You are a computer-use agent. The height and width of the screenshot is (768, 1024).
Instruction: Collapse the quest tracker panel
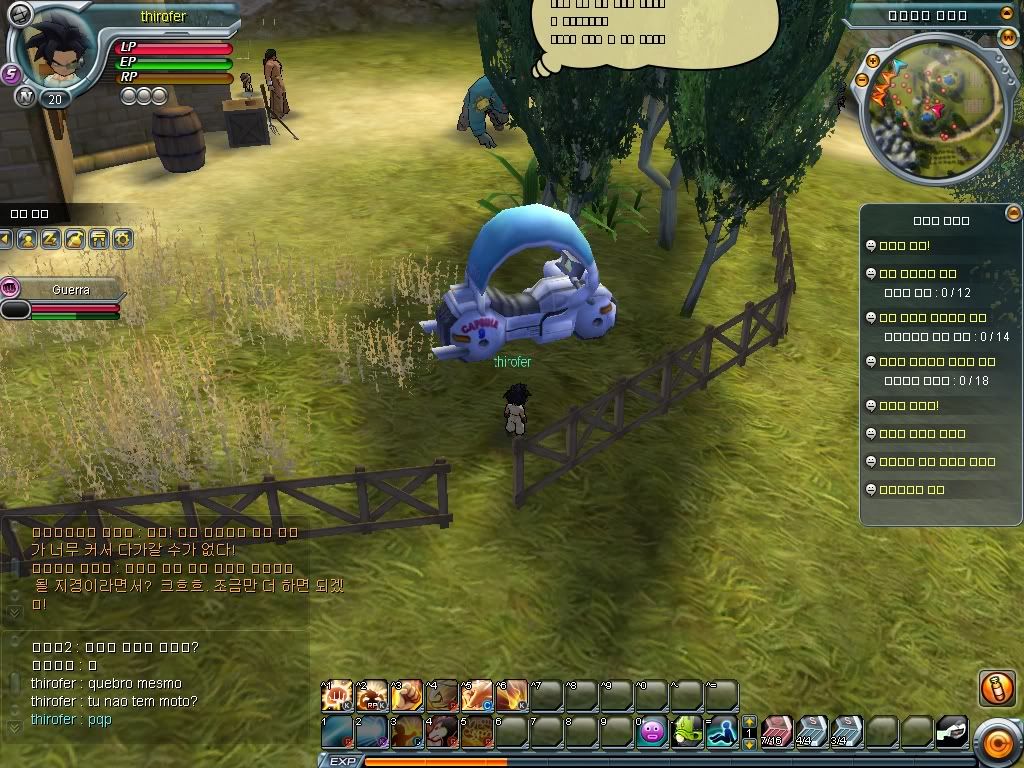coord(1013,212)
